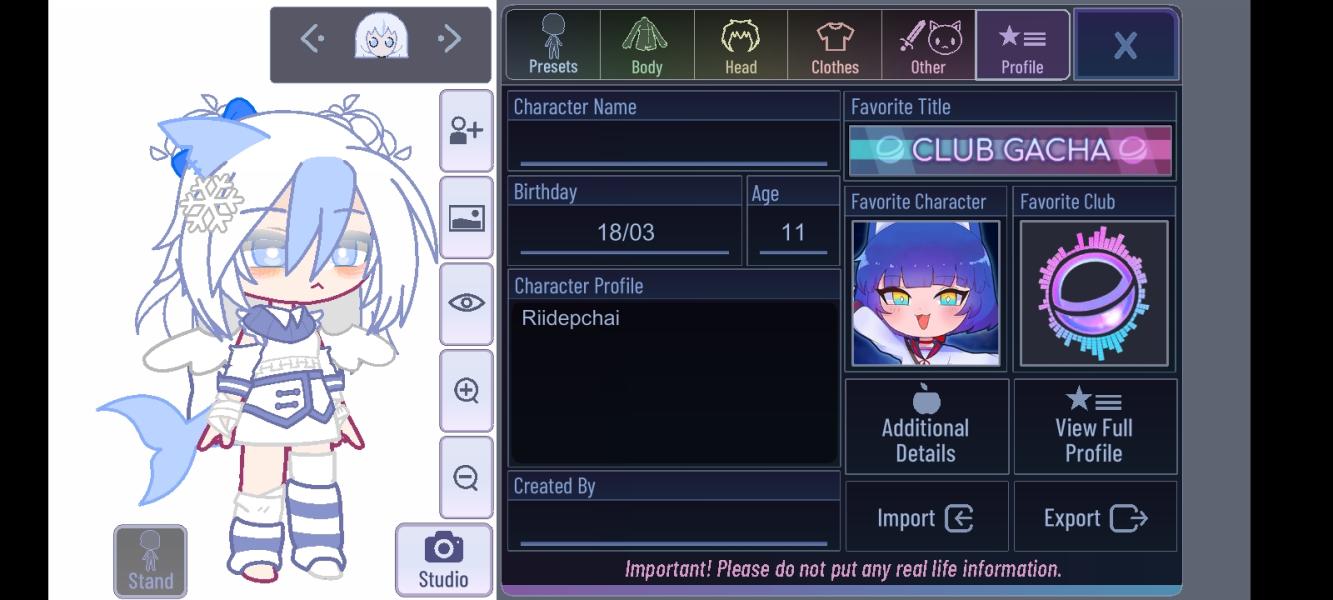The image size is (1333, 600).
Task: Select the Head tab
Action: [x=741, y=45]
